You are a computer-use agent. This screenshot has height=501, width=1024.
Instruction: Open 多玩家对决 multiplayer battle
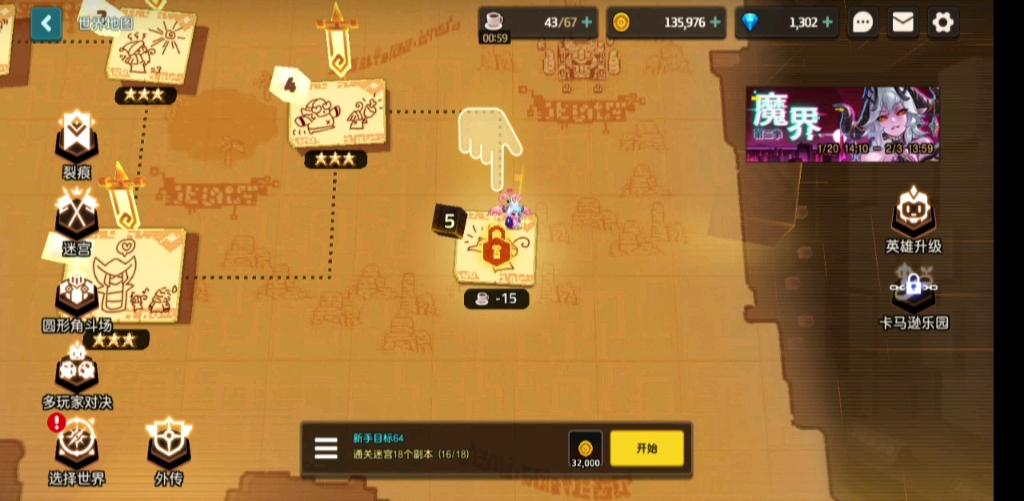[x=77, y=373]
